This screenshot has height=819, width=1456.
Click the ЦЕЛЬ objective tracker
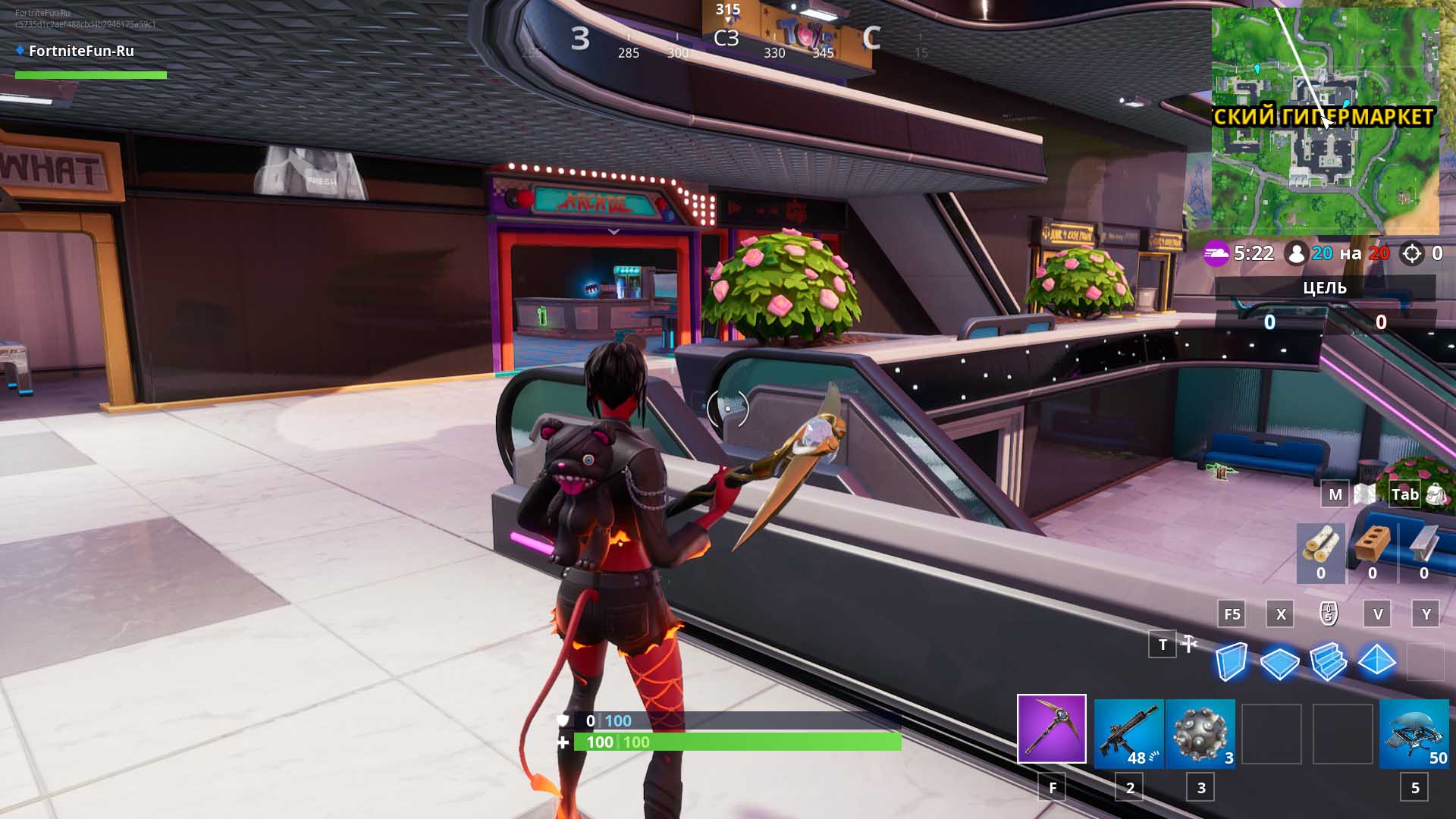coord(1324,288)
